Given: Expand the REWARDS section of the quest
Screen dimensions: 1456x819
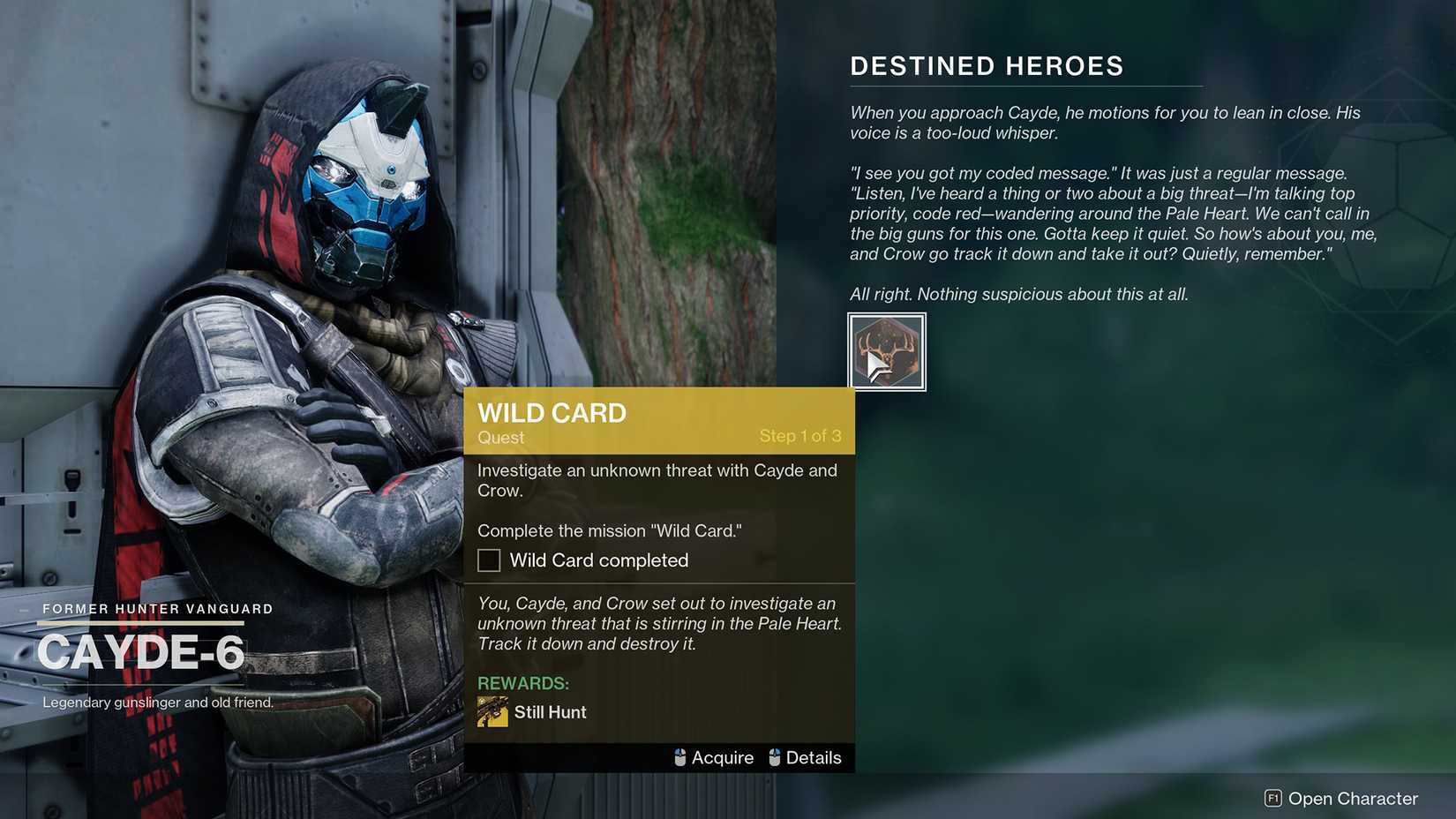Looking at the screenshot, I should pyautogui.click(x=522, y=682).
